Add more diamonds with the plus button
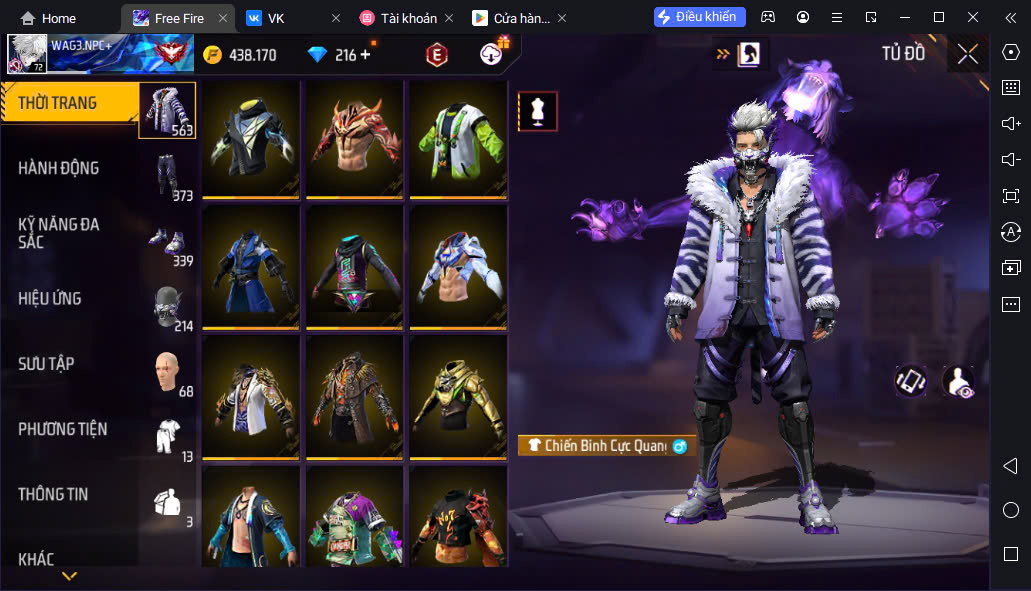1031x591 pixels. (x=365, y=55)
